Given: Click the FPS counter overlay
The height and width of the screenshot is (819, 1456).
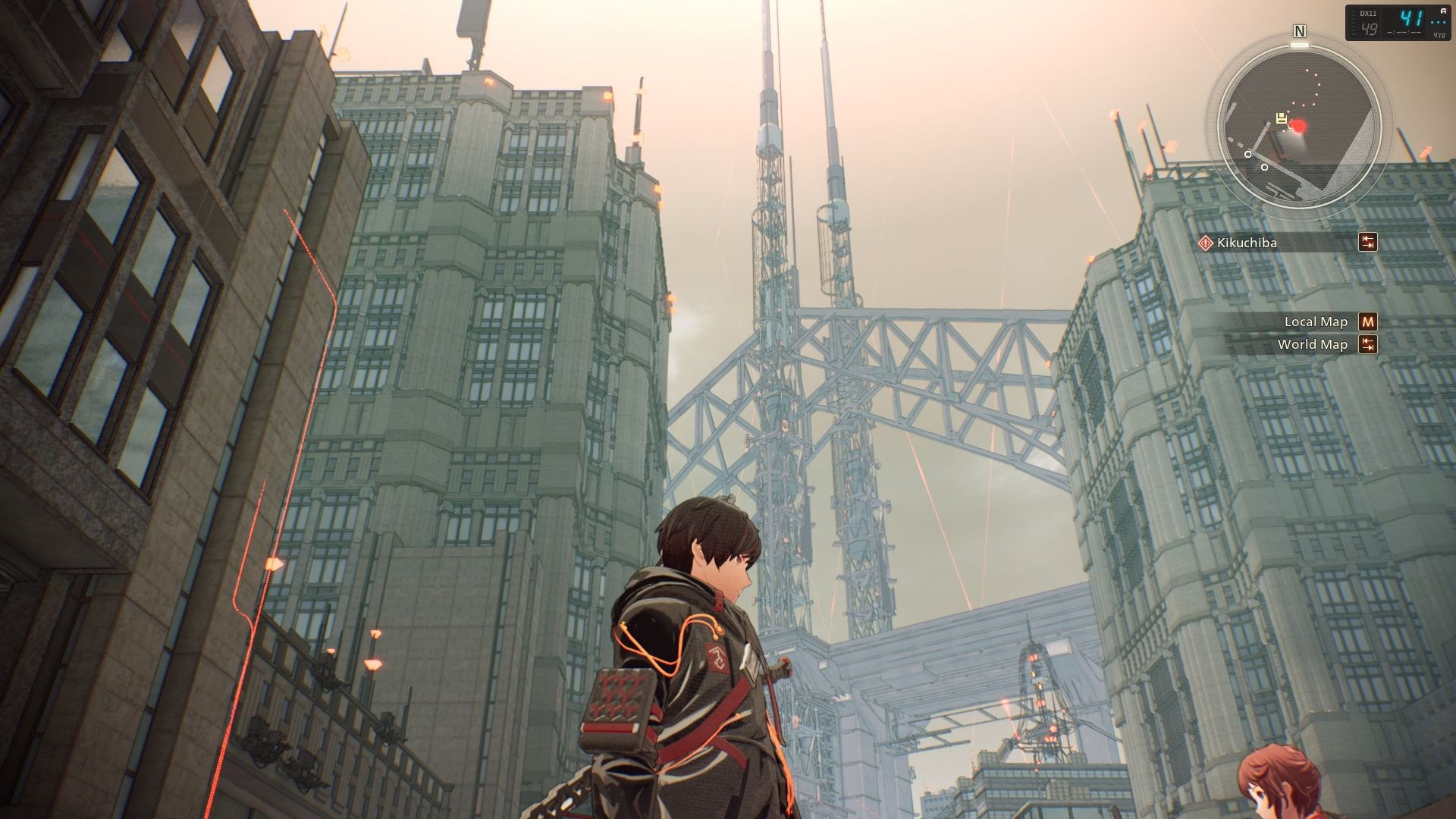Looking at the screenshot, I should 1399,23.
